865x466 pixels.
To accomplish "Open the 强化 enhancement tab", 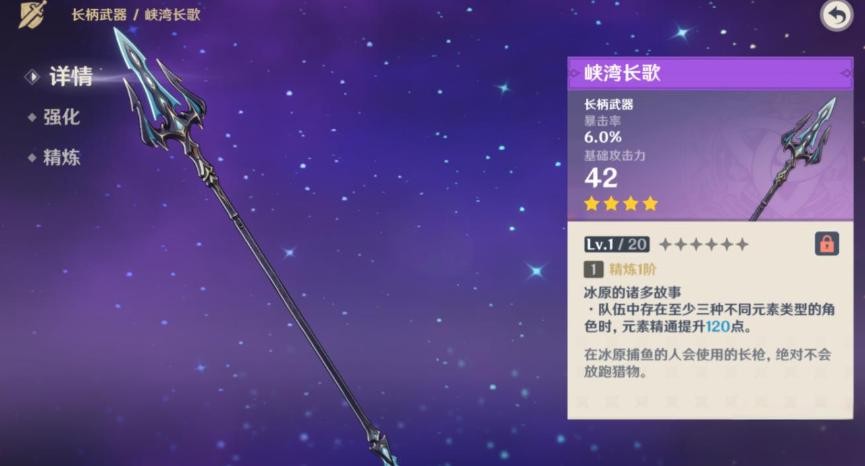I will (61, 117).
